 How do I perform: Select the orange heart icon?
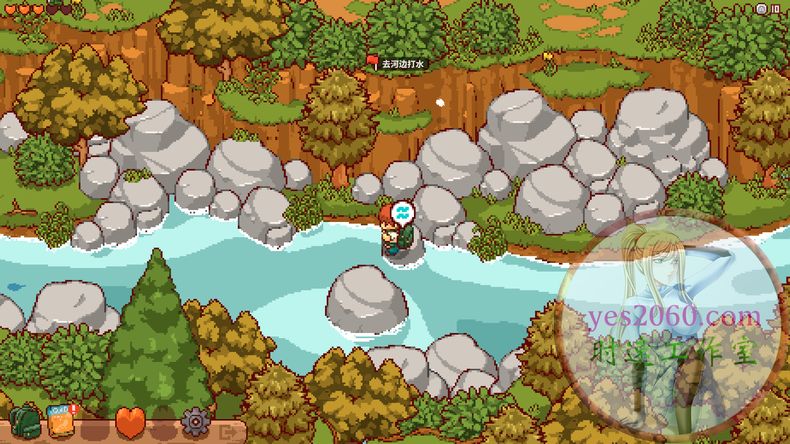130,422
